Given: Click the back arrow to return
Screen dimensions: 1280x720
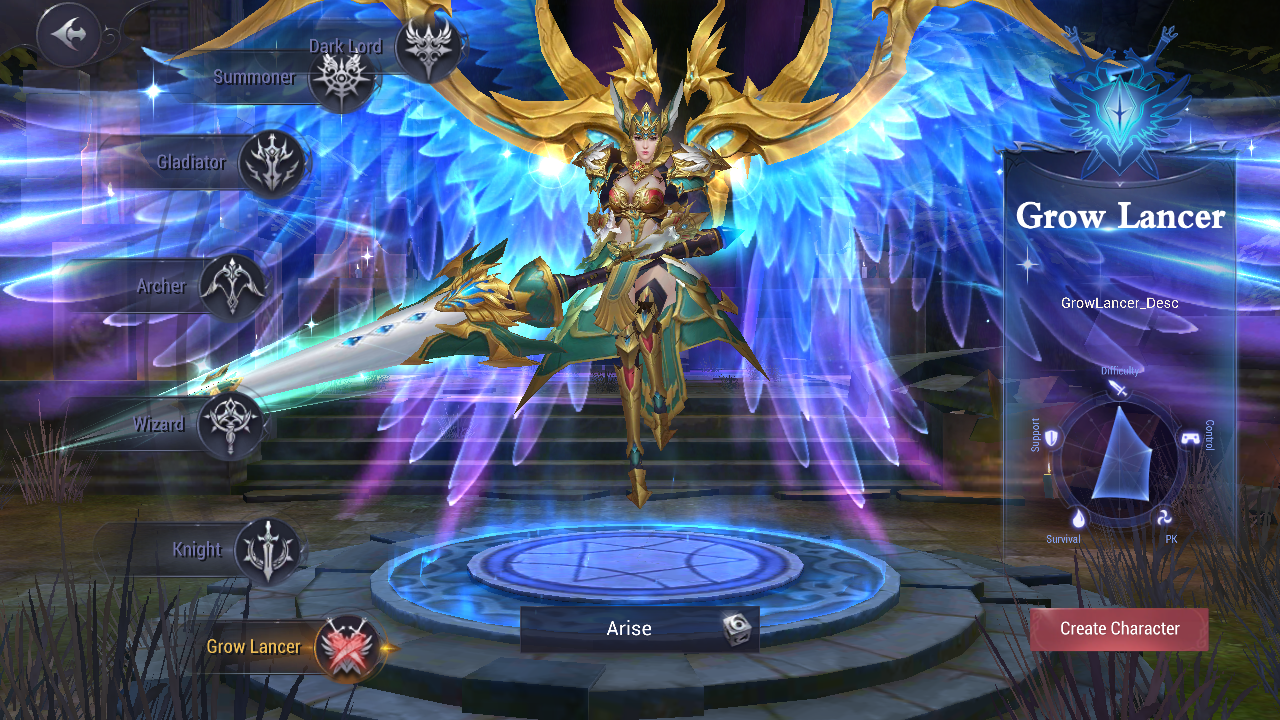Looking at the screenshot, I should [x=68, y=35].
